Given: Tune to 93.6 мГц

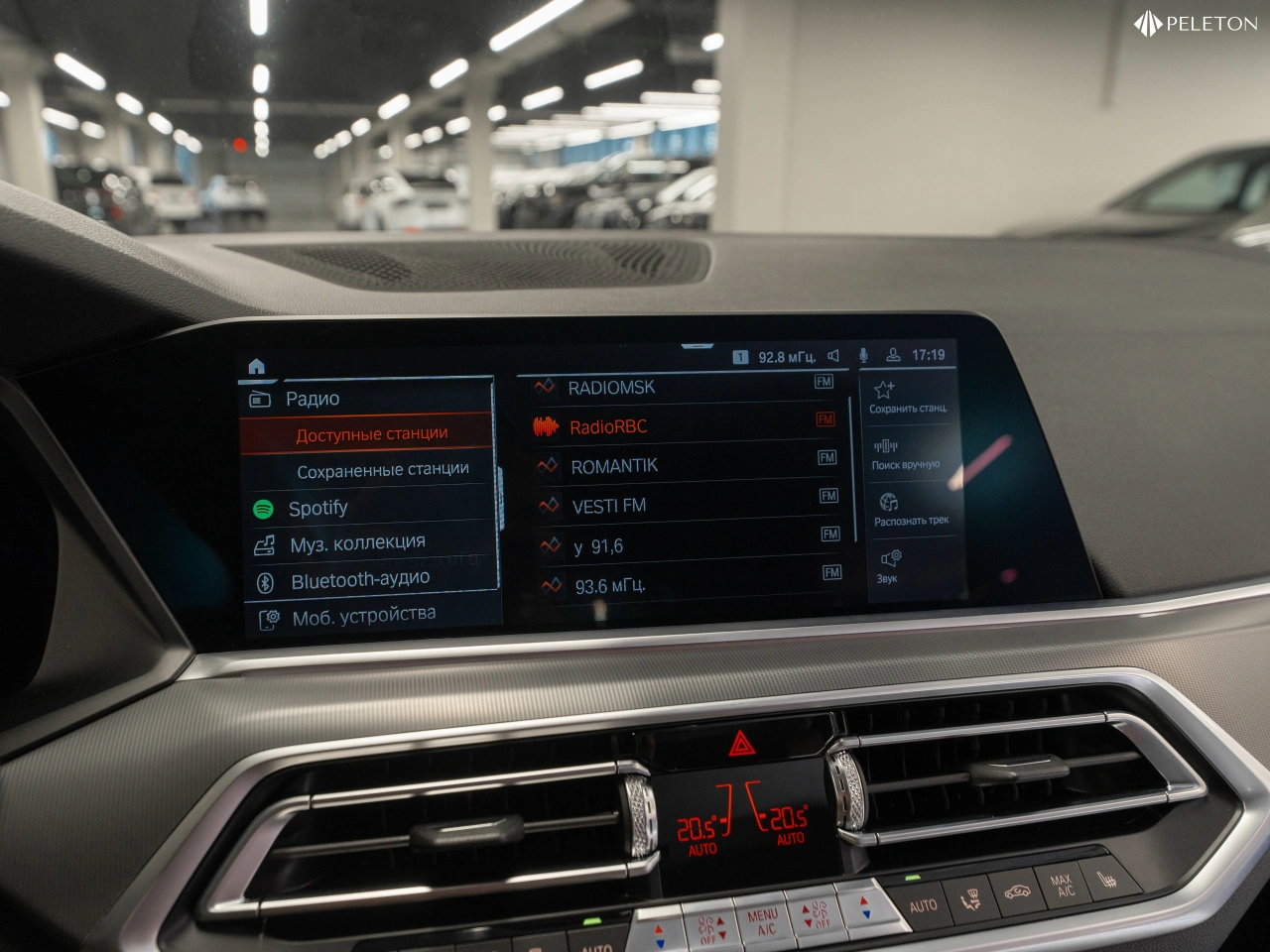Looking at the screenshot, I should 610,586.
